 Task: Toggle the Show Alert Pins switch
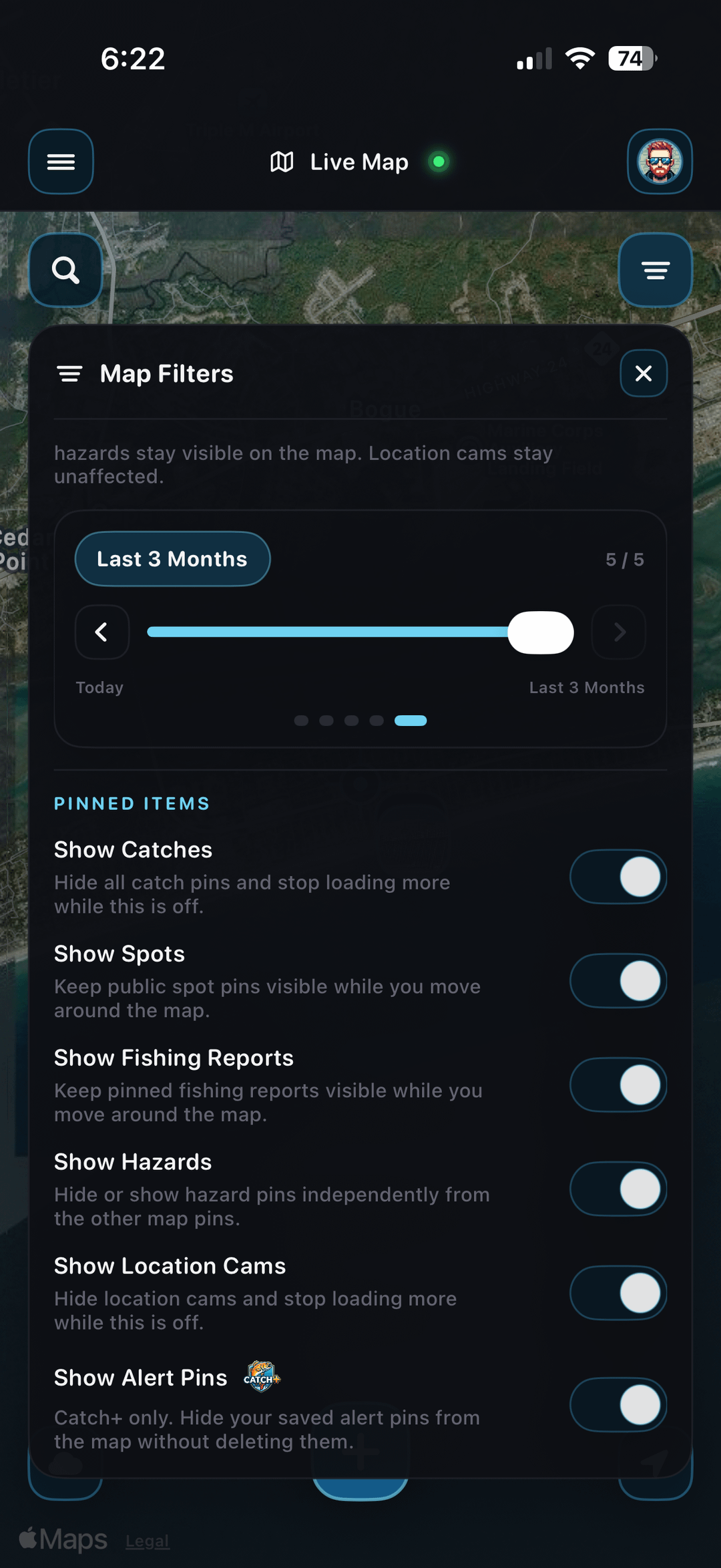618,1404
